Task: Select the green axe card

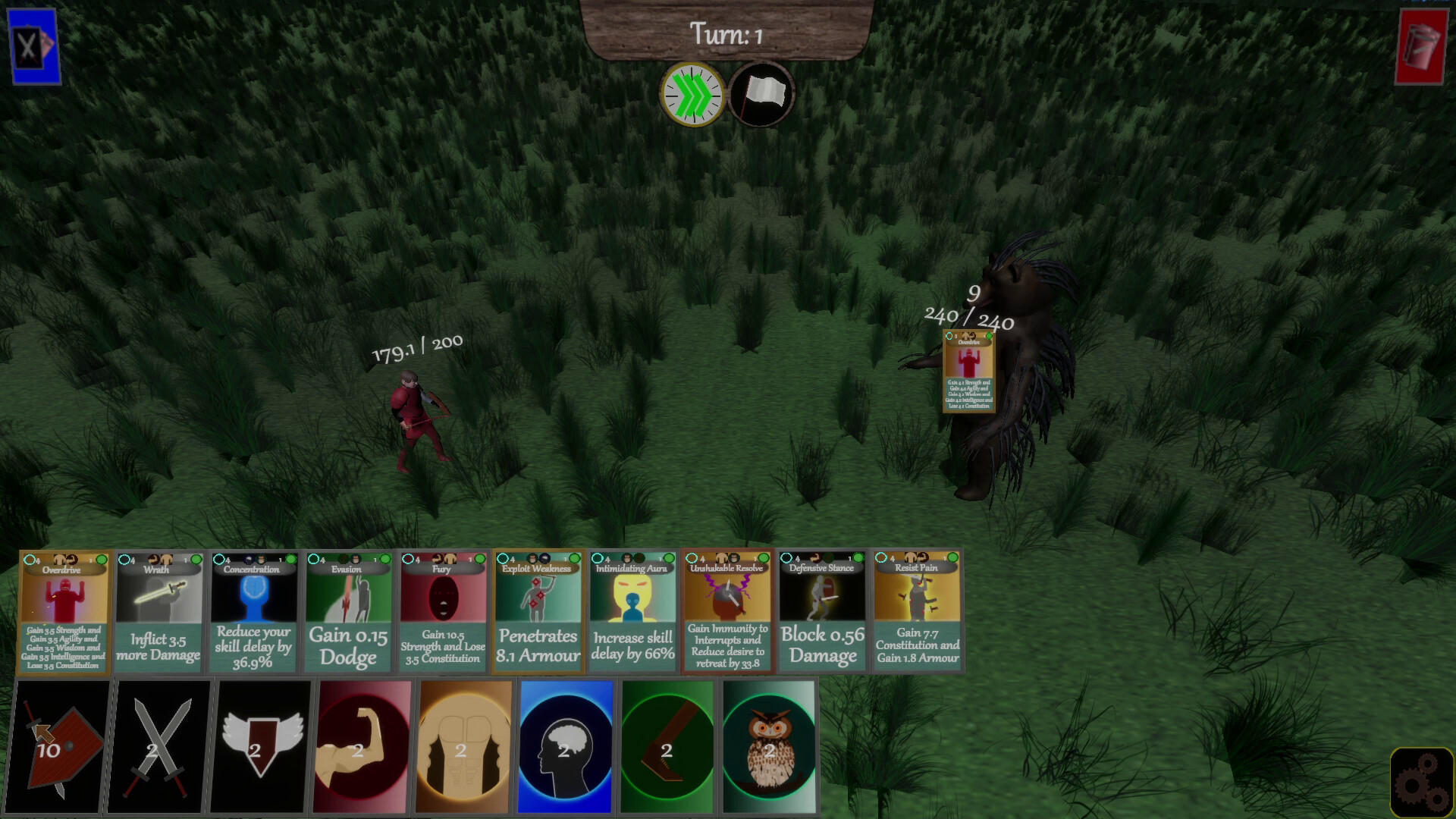Action: 666,747
